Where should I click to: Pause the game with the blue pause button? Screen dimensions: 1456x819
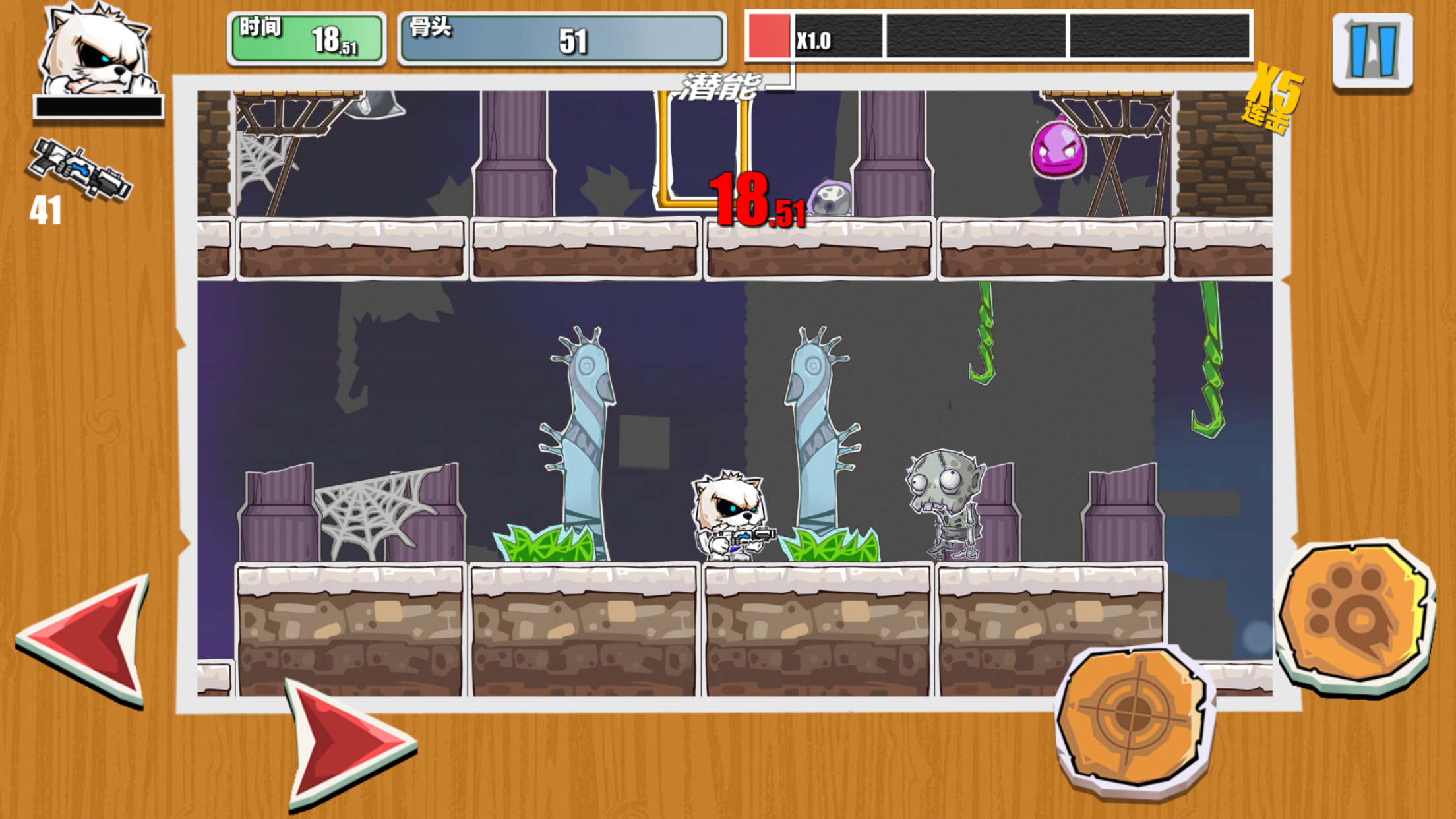pyautogui.click(x=1372, y=51)
